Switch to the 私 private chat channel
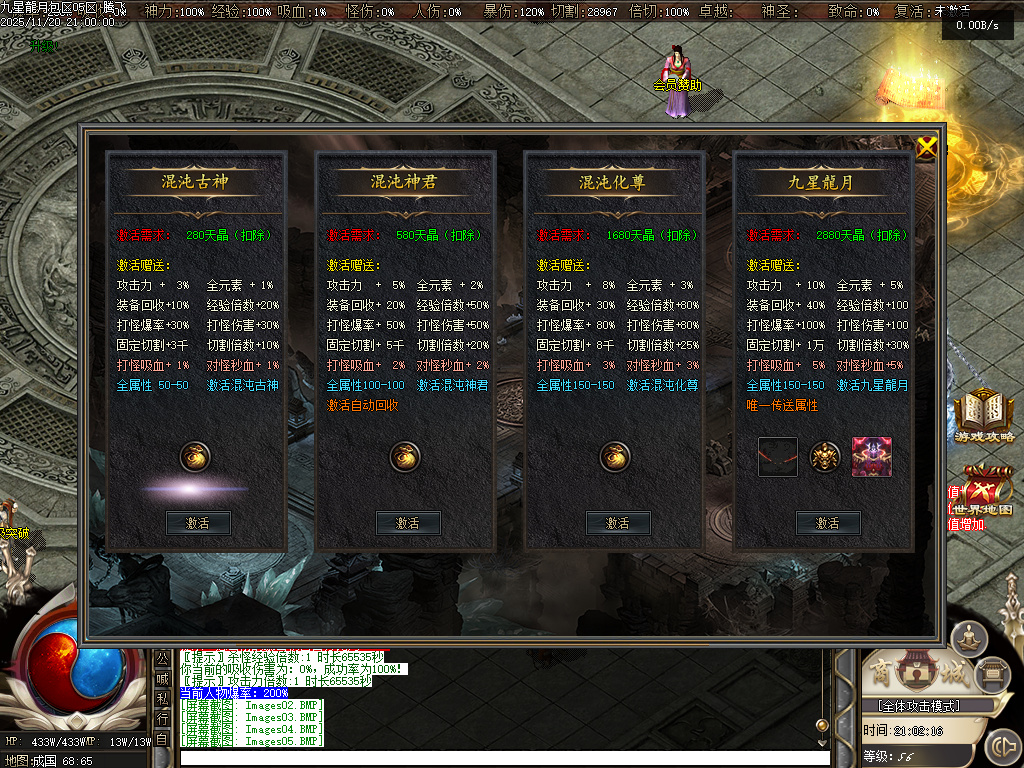Screen dimensions: 1024x768 click(162, 698)
